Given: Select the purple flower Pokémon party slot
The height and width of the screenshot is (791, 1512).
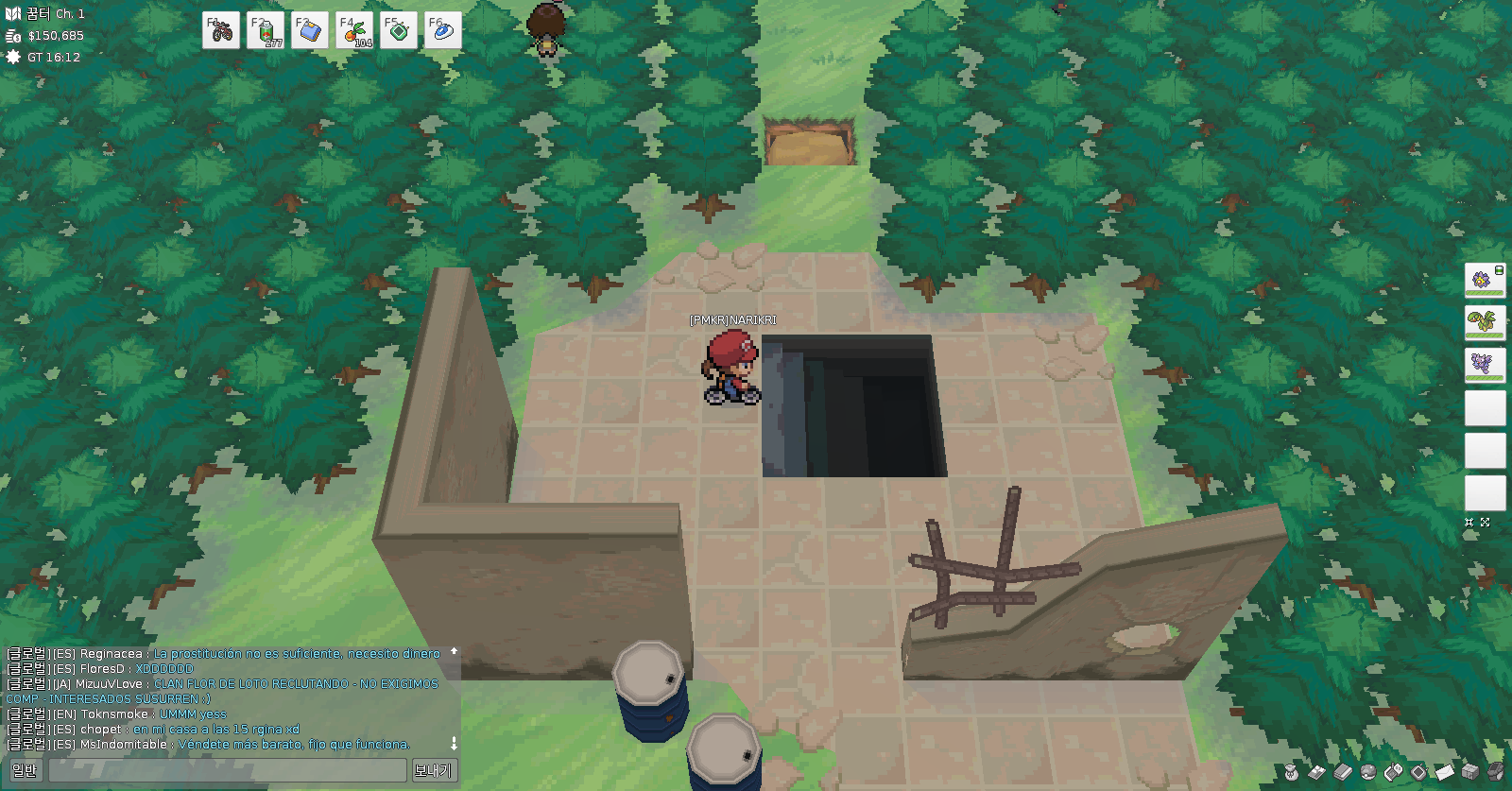Looking at the screenshot, I should tap(1485, 281).
